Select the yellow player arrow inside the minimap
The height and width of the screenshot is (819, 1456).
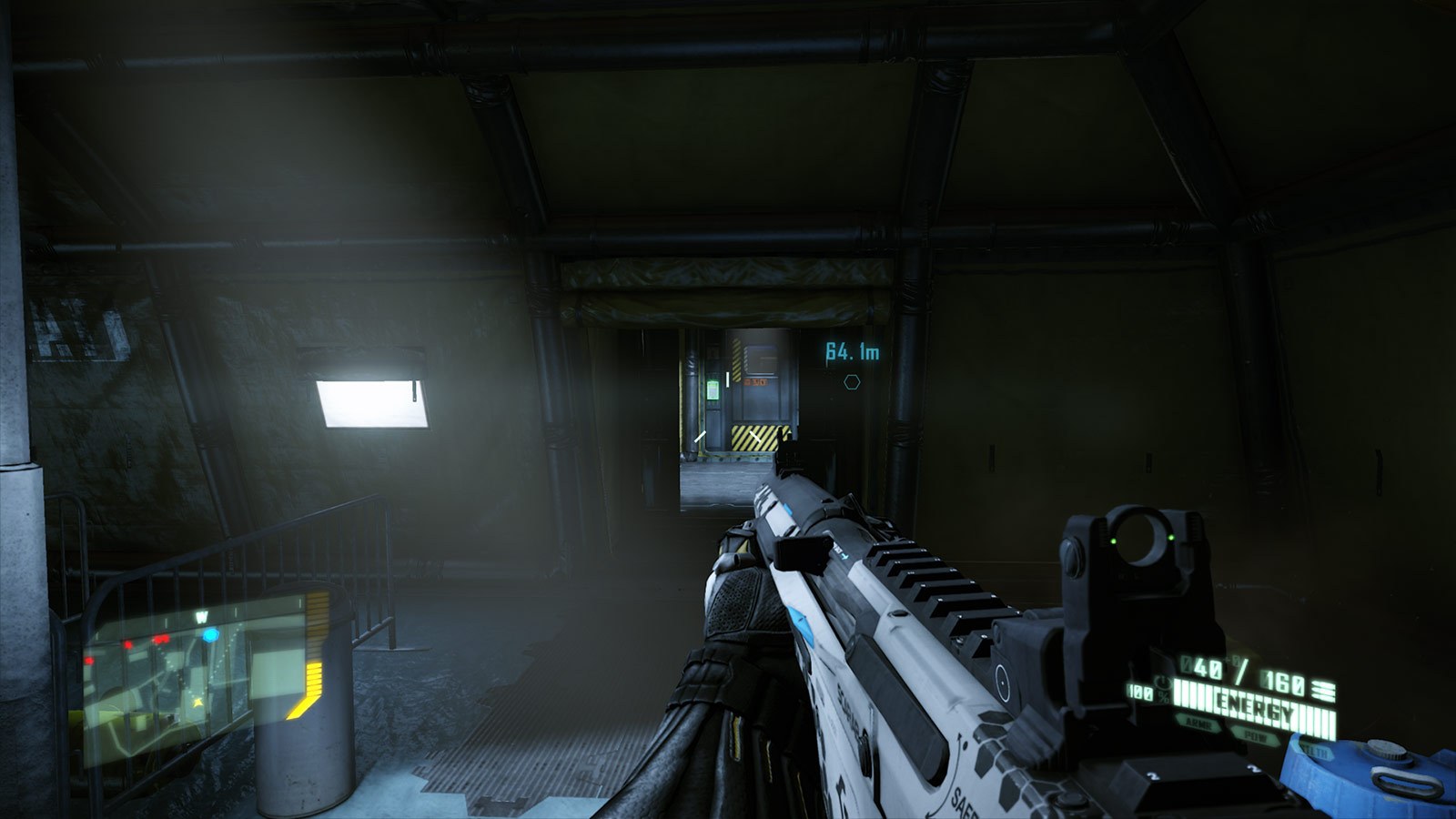pos(197,702)
